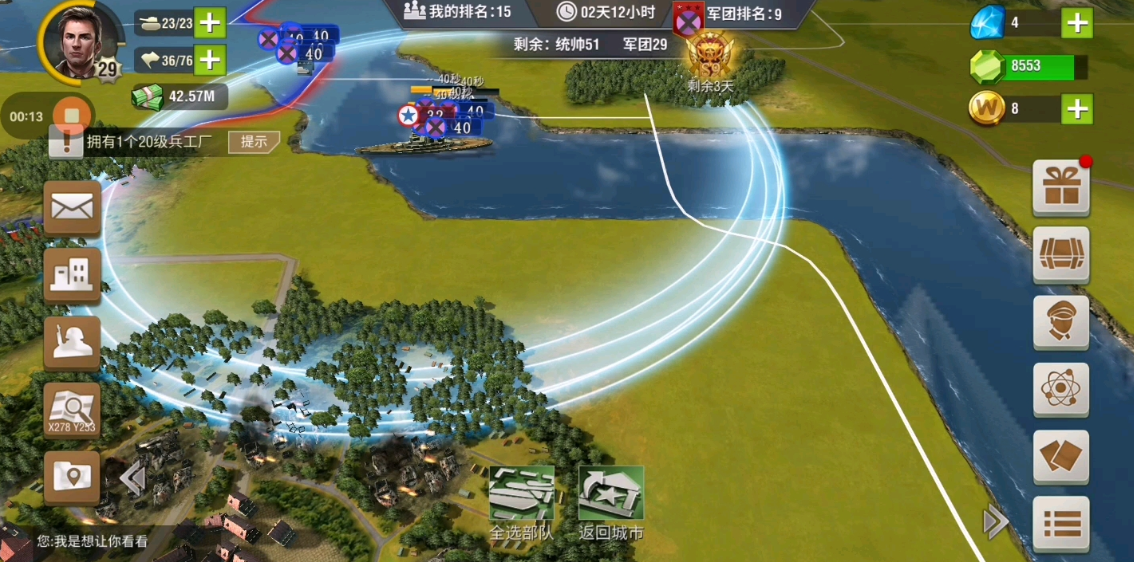Viewport: 1134px width, 562px height.
Task: Open the commander portrait profile
Action: point(73,40)
